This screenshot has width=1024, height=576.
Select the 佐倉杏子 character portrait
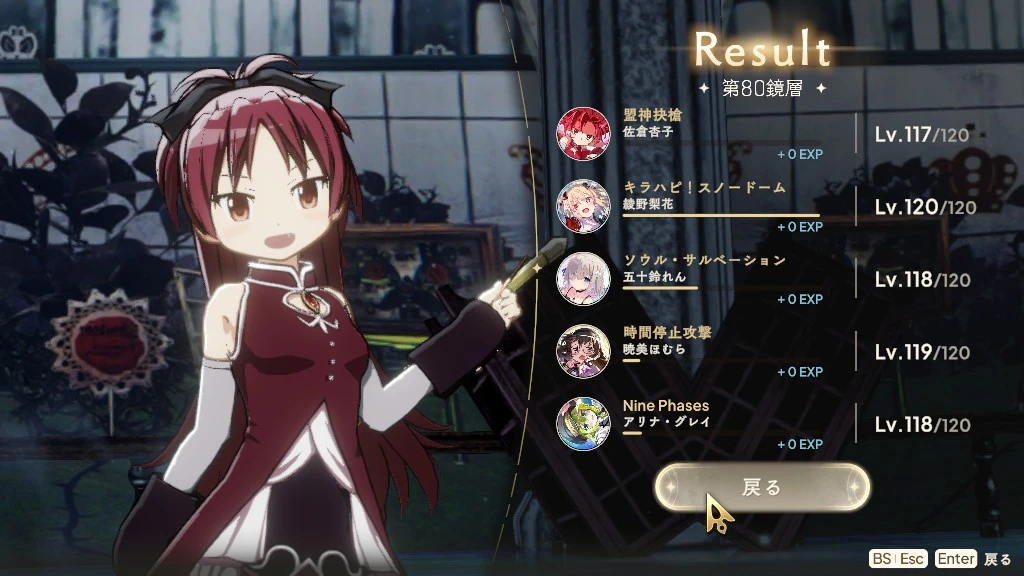tap(581, 133)
